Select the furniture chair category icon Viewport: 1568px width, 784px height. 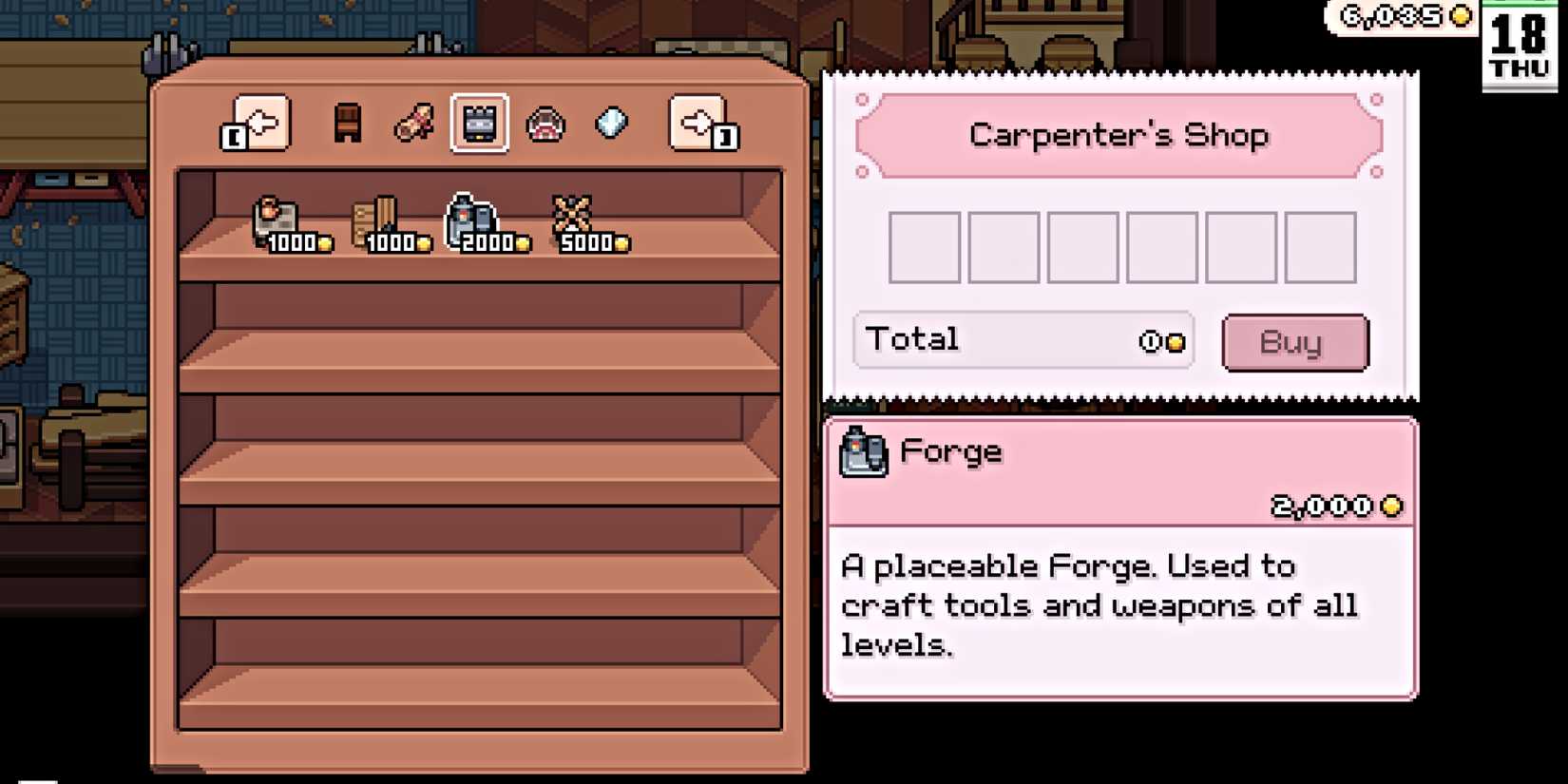click(347, 124)
